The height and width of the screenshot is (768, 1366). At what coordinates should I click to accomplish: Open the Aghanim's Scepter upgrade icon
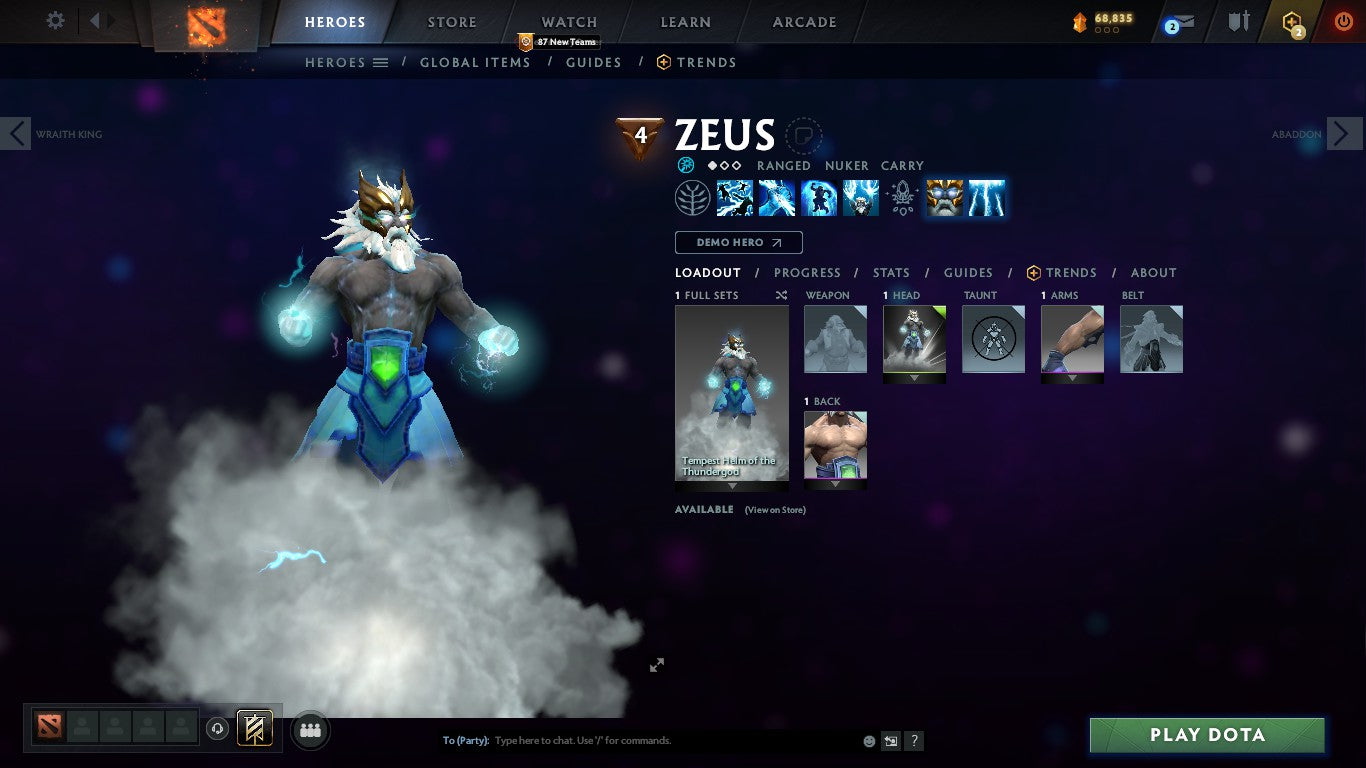tap(902, 197)
